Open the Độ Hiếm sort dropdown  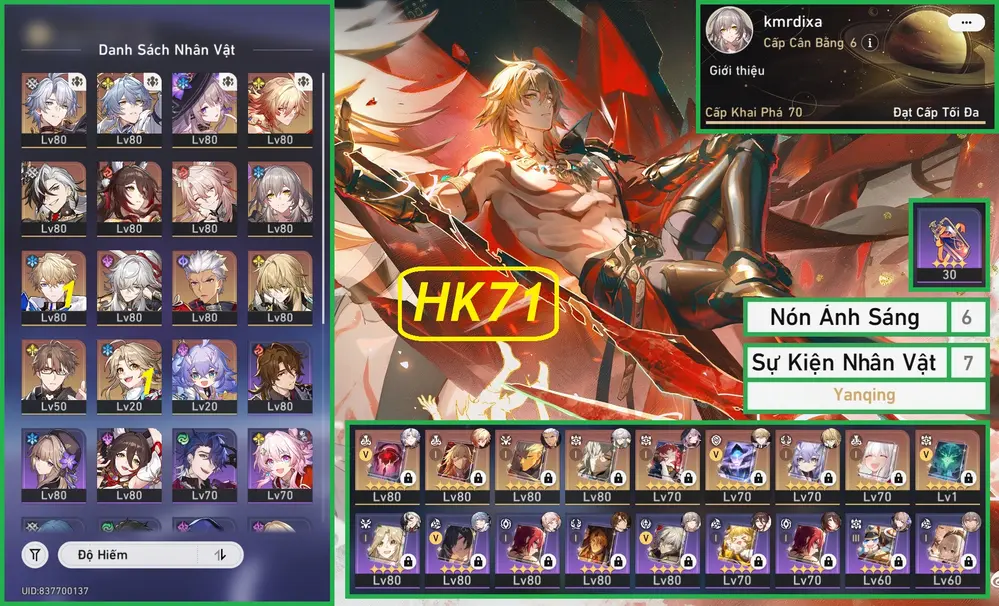coord(128,554)
